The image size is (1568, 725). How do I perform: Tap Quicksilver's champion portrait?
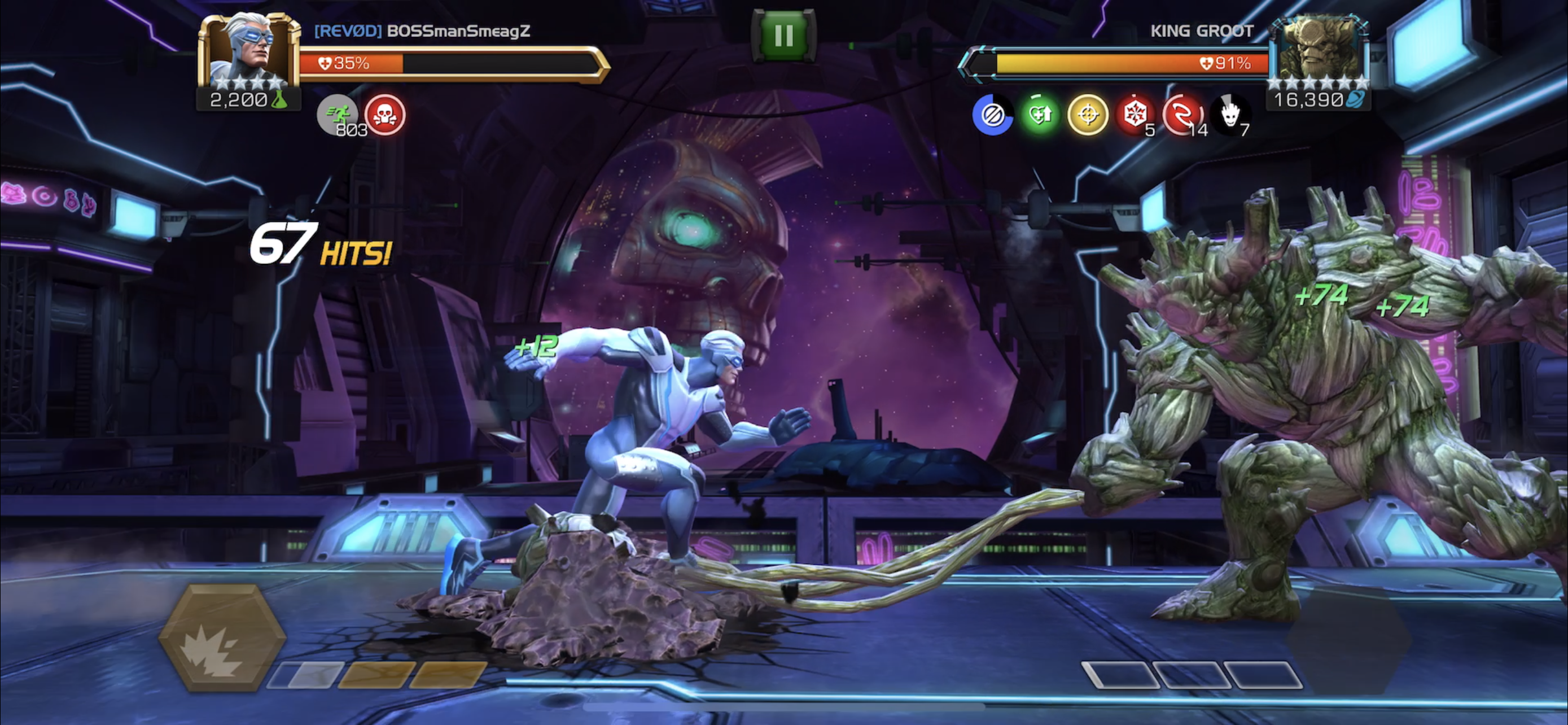249,51
